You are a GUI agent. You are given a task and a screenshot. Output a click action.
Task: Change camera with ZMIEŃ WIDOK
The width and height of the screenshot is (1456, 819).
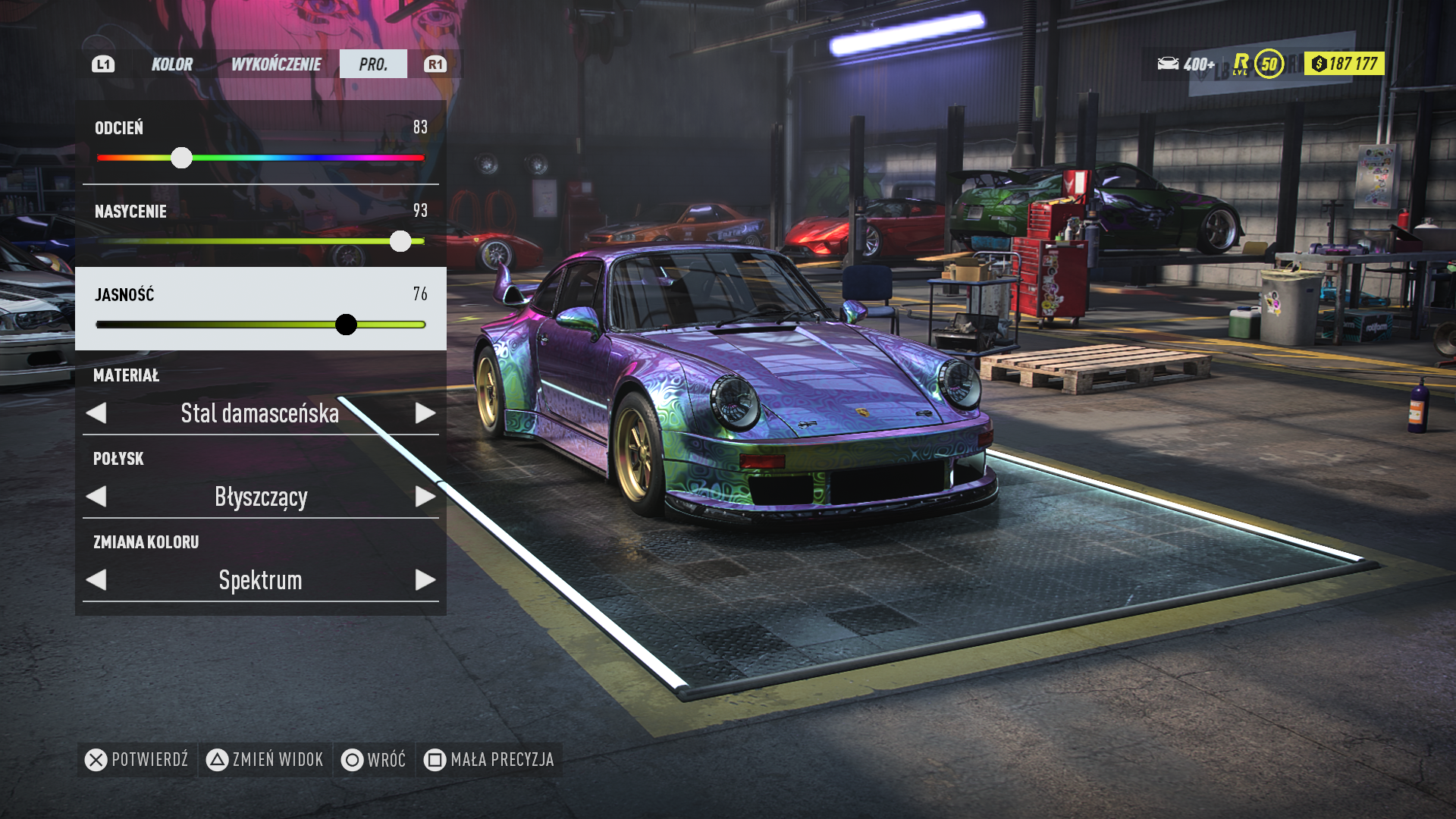coord(265,760)
